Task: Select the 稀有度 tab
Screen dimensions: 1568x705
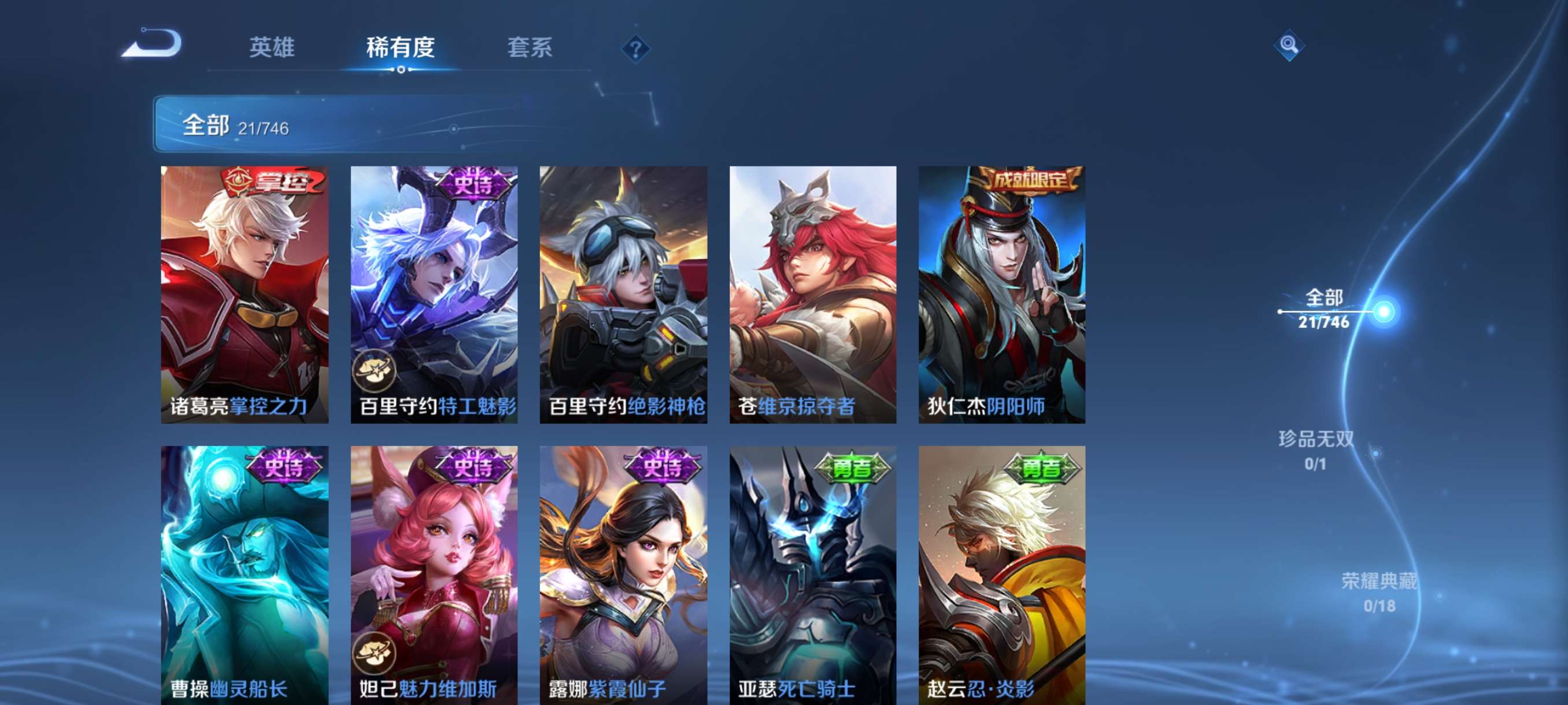Action: click(401, 49)
